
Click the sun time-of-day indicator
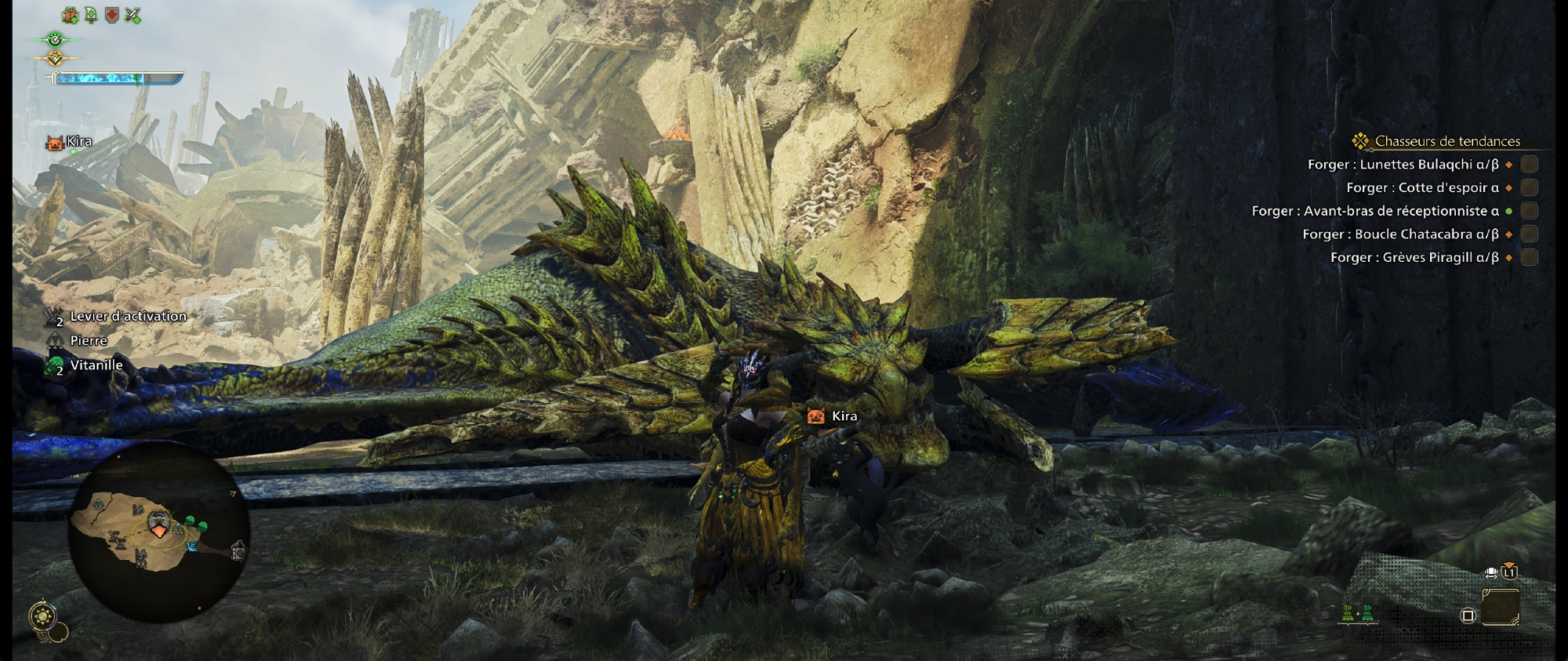pos(42,617)
